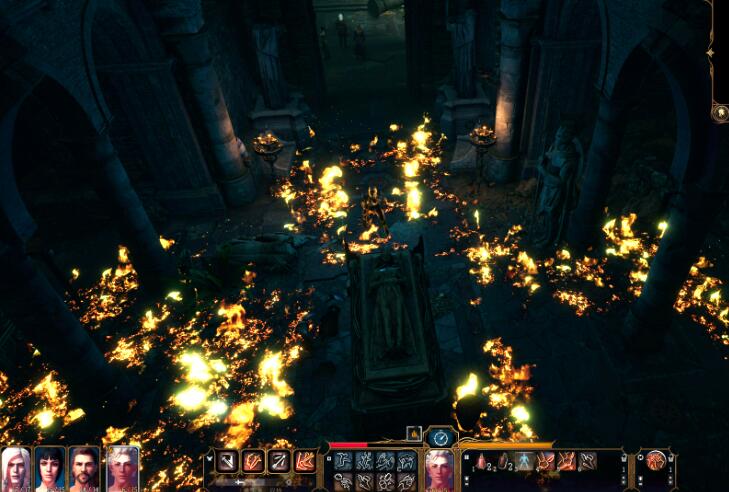Screen dimensions: 729x492
Task: Toggle the small flame icon above hotbar
Action: tap(412, 433)
